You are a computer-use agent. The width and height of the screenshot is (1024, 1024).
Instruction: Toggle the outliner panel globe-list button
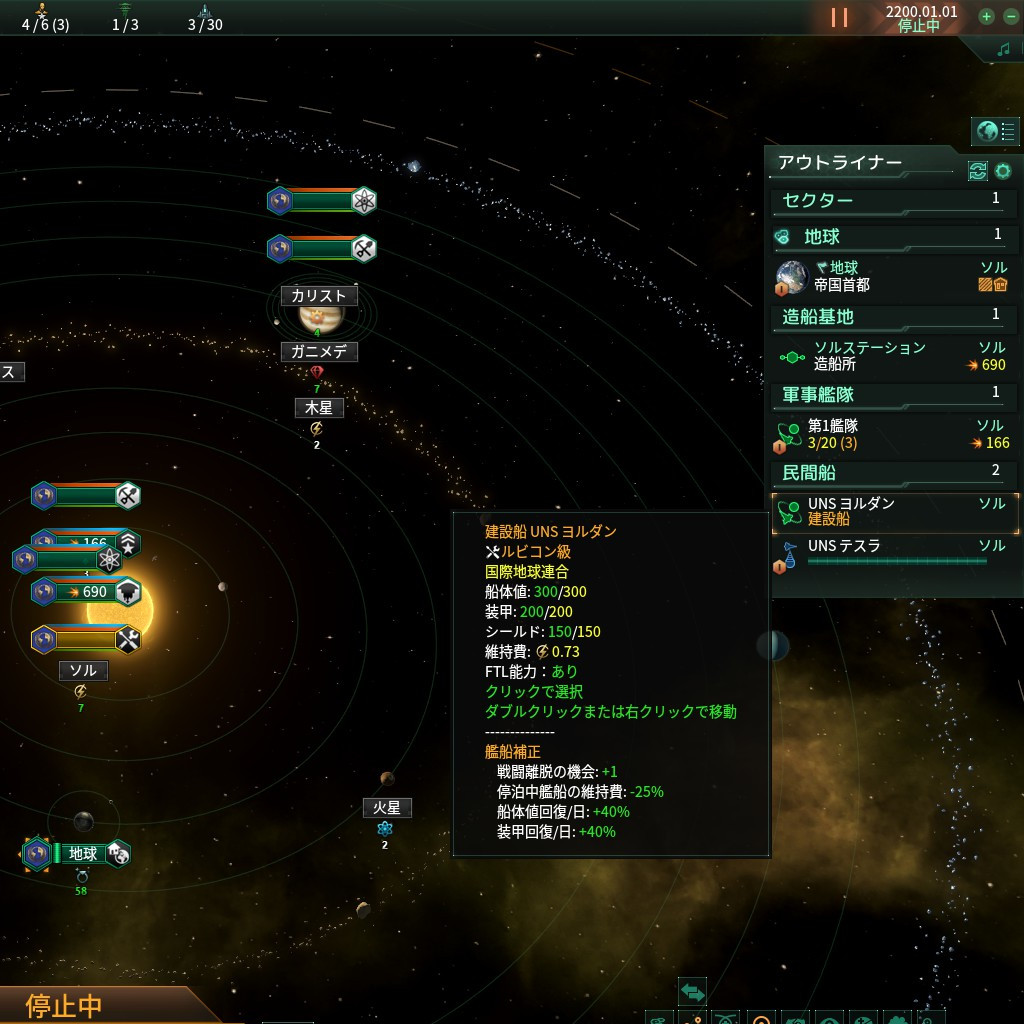click(996, 131)
